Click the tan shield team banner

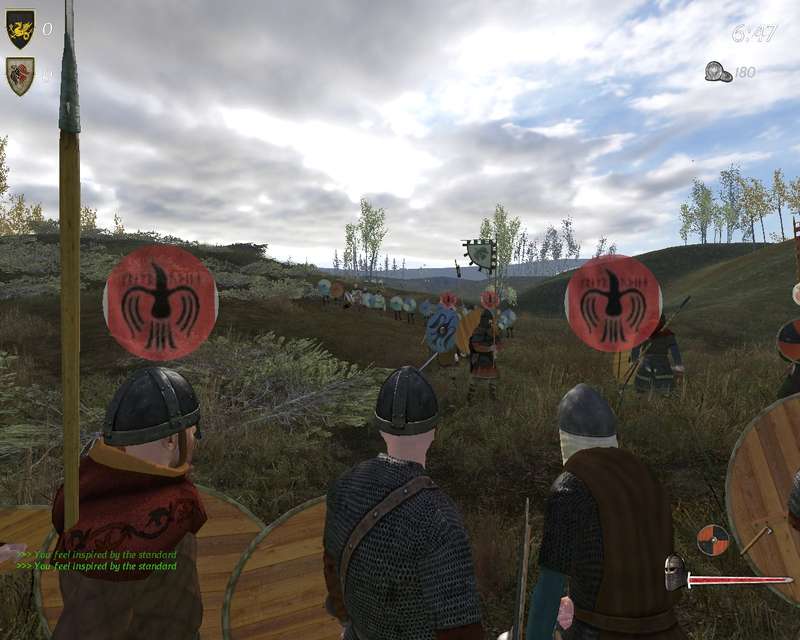click(x=20, y=76)
